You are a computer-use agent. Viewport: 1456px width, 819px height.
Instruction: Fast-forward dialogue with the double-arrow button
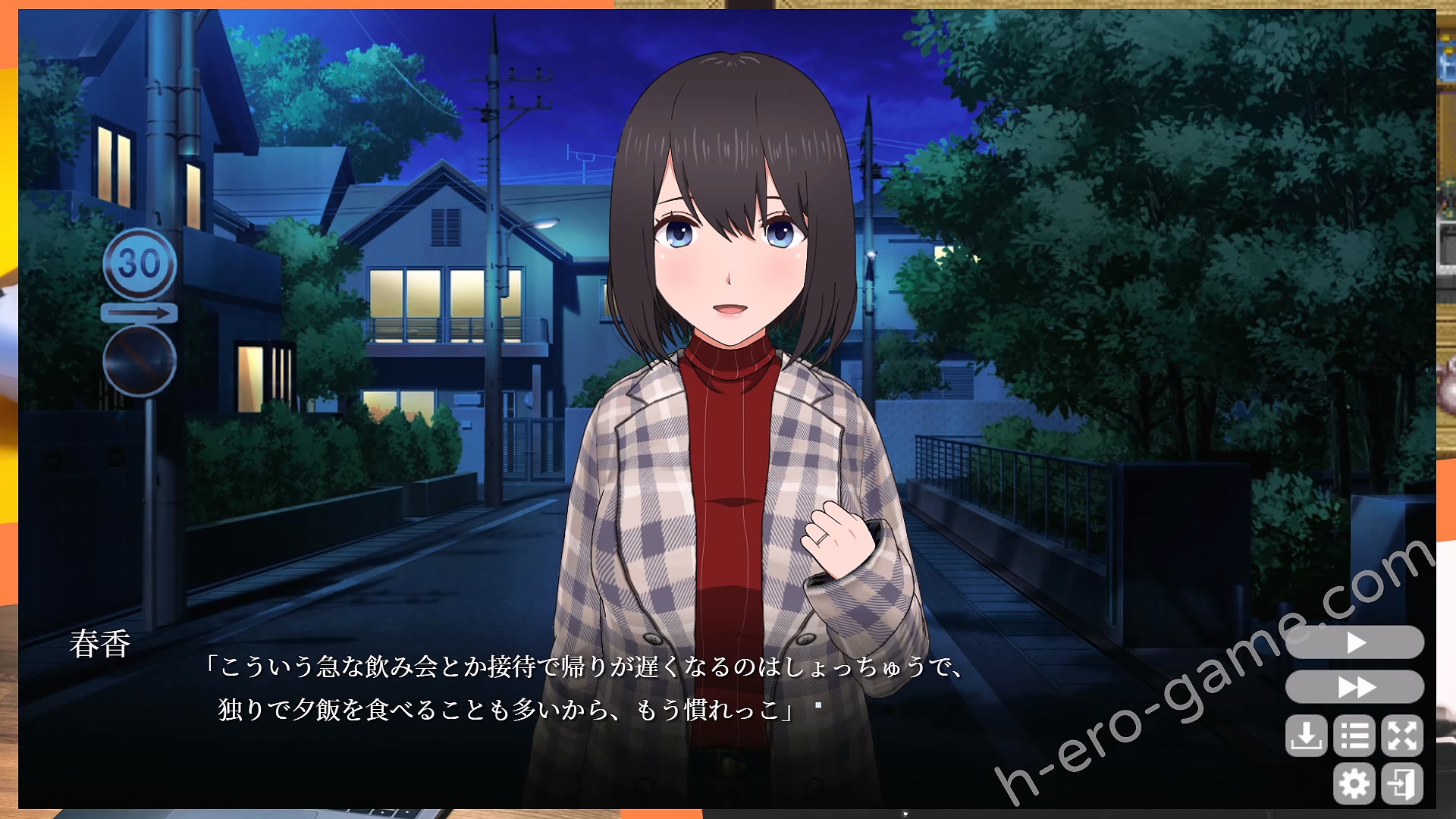[1355, 687]
